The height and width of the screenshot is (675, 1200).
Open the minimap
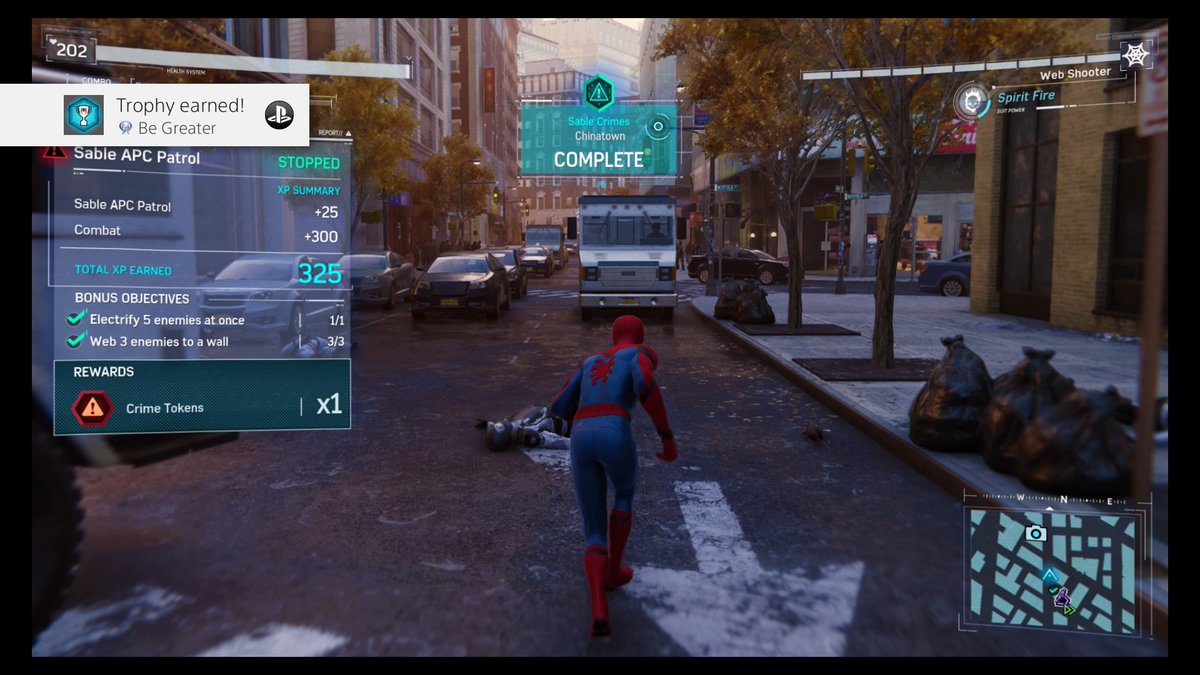[x=1052, y=565]
